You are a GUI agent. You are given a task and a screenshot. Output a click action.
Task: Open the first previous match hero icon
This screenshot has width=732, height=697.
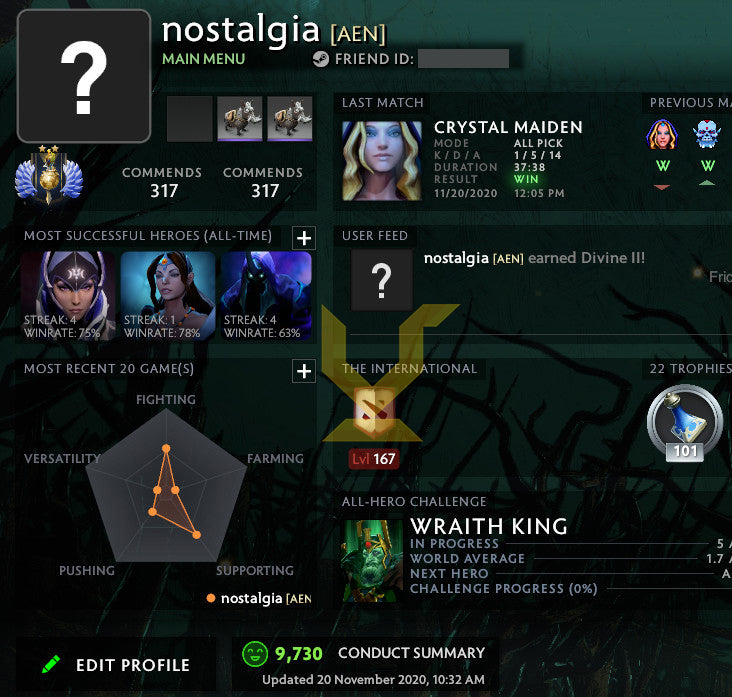coord(661,135)
